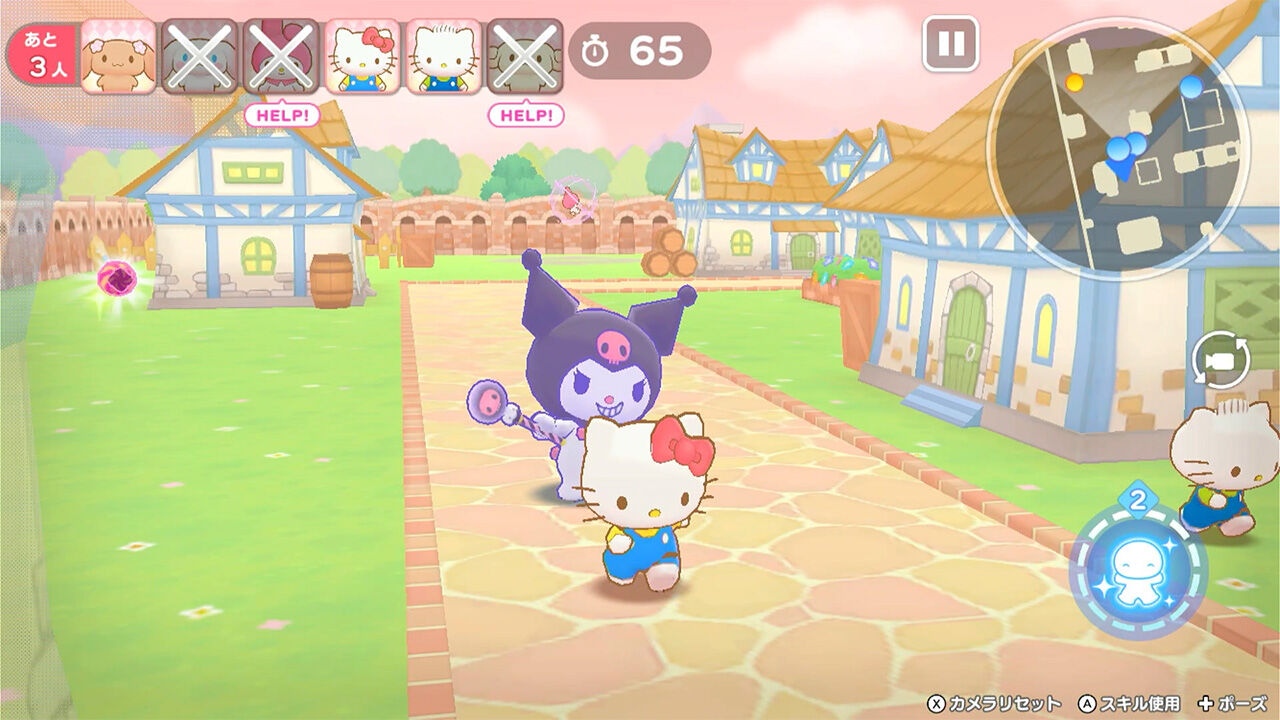This screenshot has height=720, width=1280.
Task: Select the bunny portrait in the first slot
Action: point(117,55)
